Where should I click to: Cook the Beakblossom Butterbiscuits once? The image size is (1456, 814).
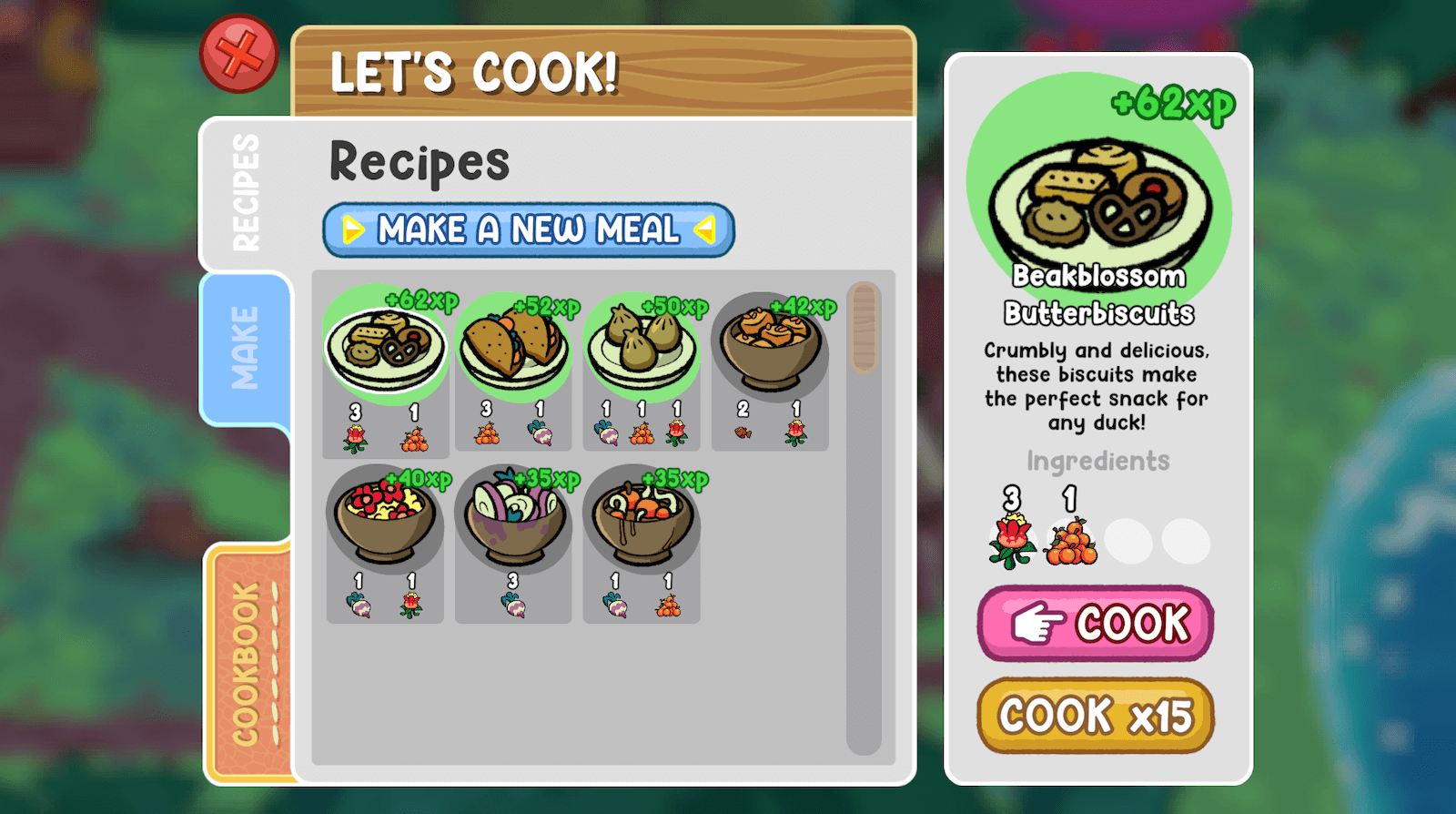tap(1096, 624)
